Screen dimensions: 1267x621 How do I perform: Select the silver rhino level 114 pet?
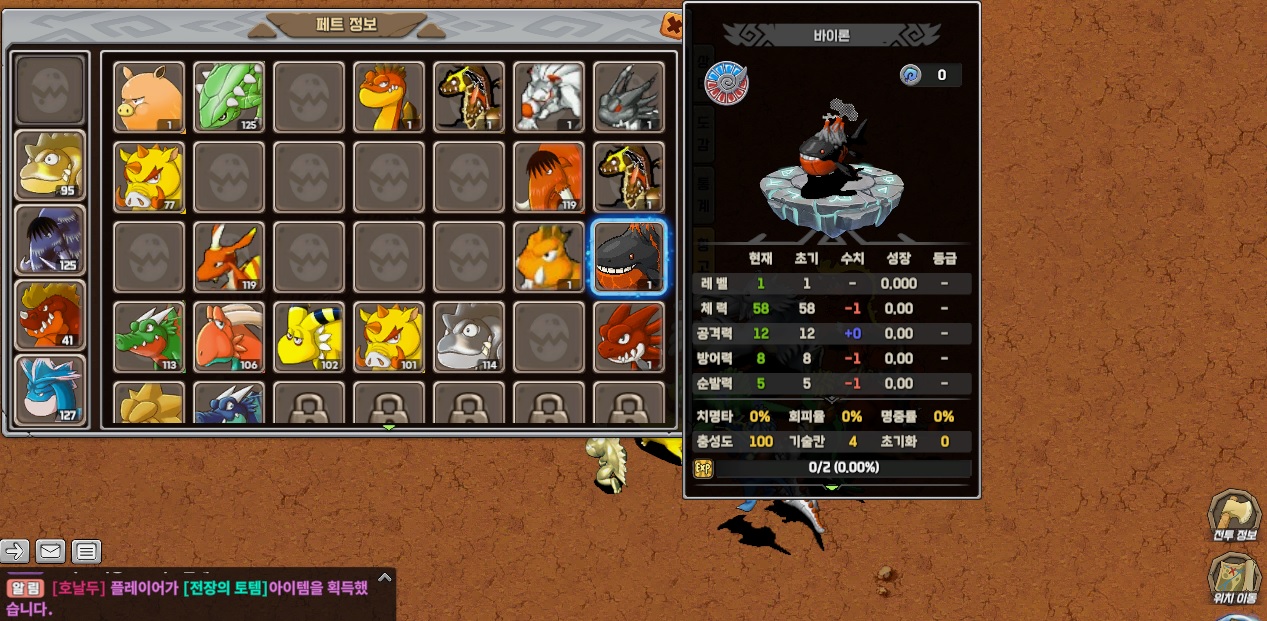[x=469, y=337]
